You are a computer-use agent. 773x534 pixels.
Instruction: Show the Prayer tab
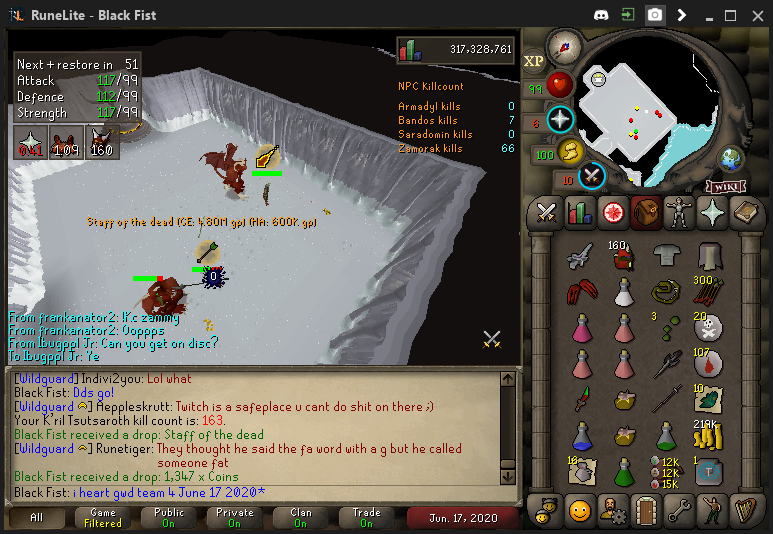click(x=714, y=212)
